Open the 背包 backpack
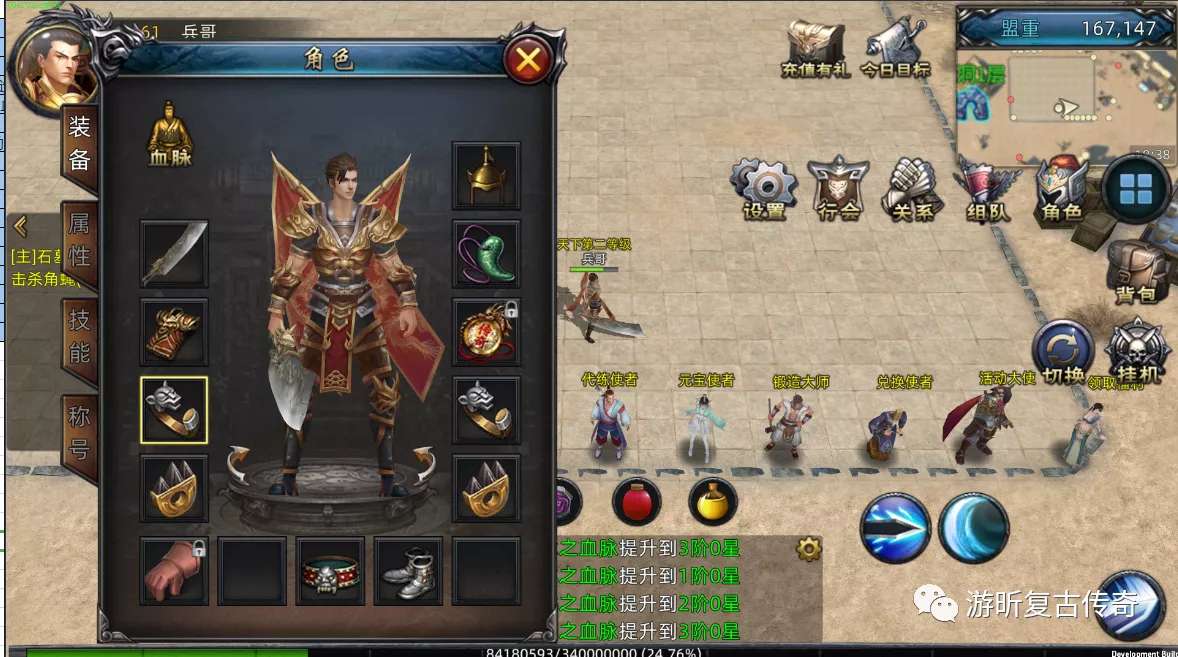 click(x=1136, y=270)
